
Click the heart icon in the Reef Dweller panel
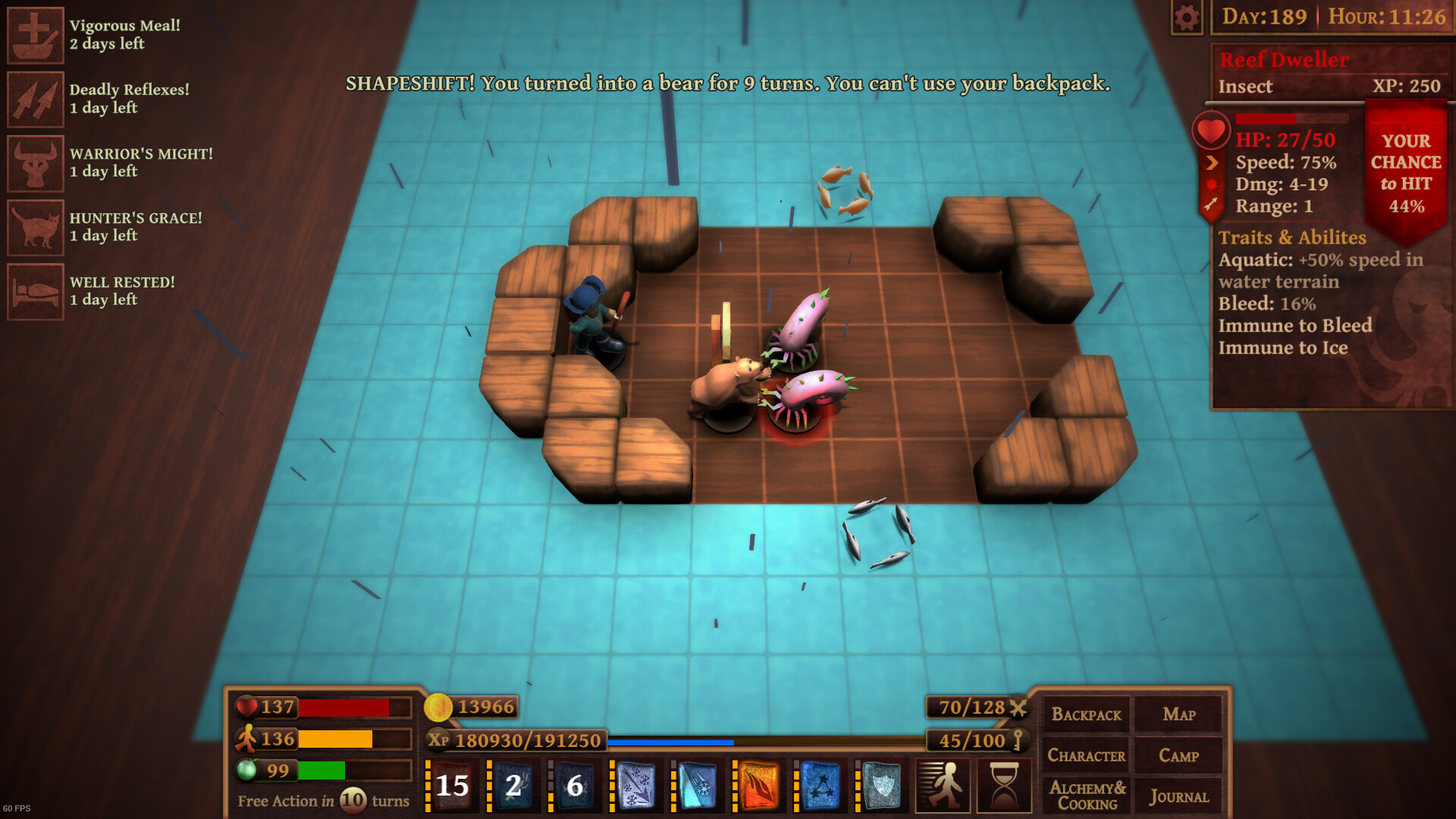[x=1212, y=129]
